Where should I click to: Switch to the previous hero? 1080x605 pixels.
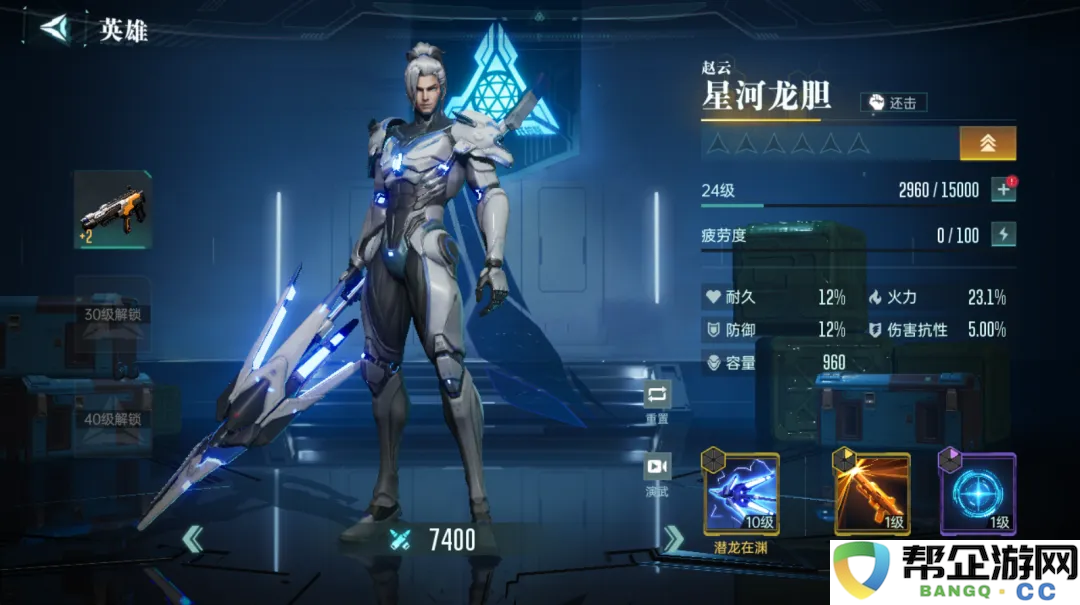point(193,540)
